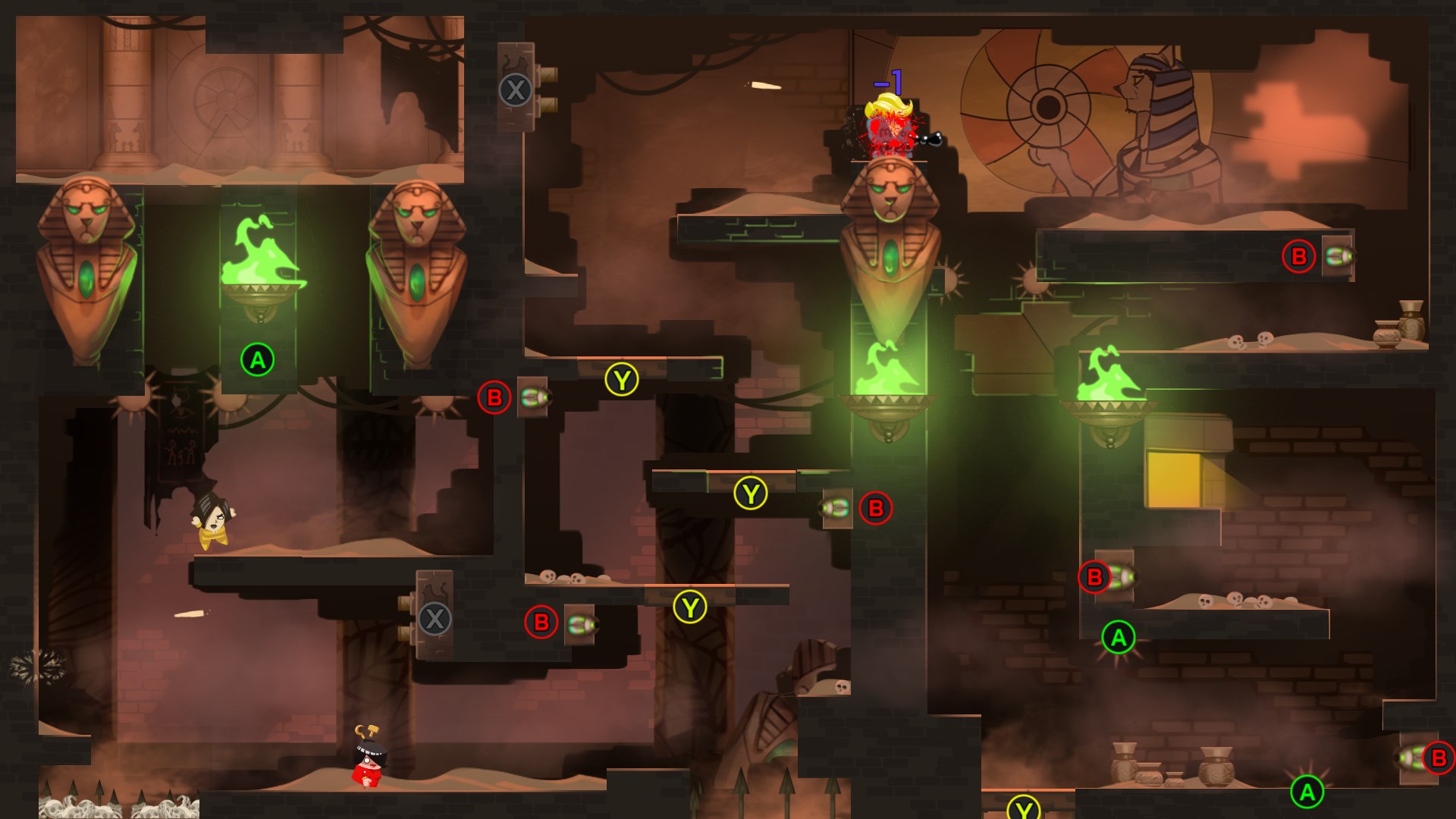Image resolution: width=1456 pixels, height=819 pixels.
Task: Click the scarab icon beside the upper-left B prompt
Action: click(535, 397)
